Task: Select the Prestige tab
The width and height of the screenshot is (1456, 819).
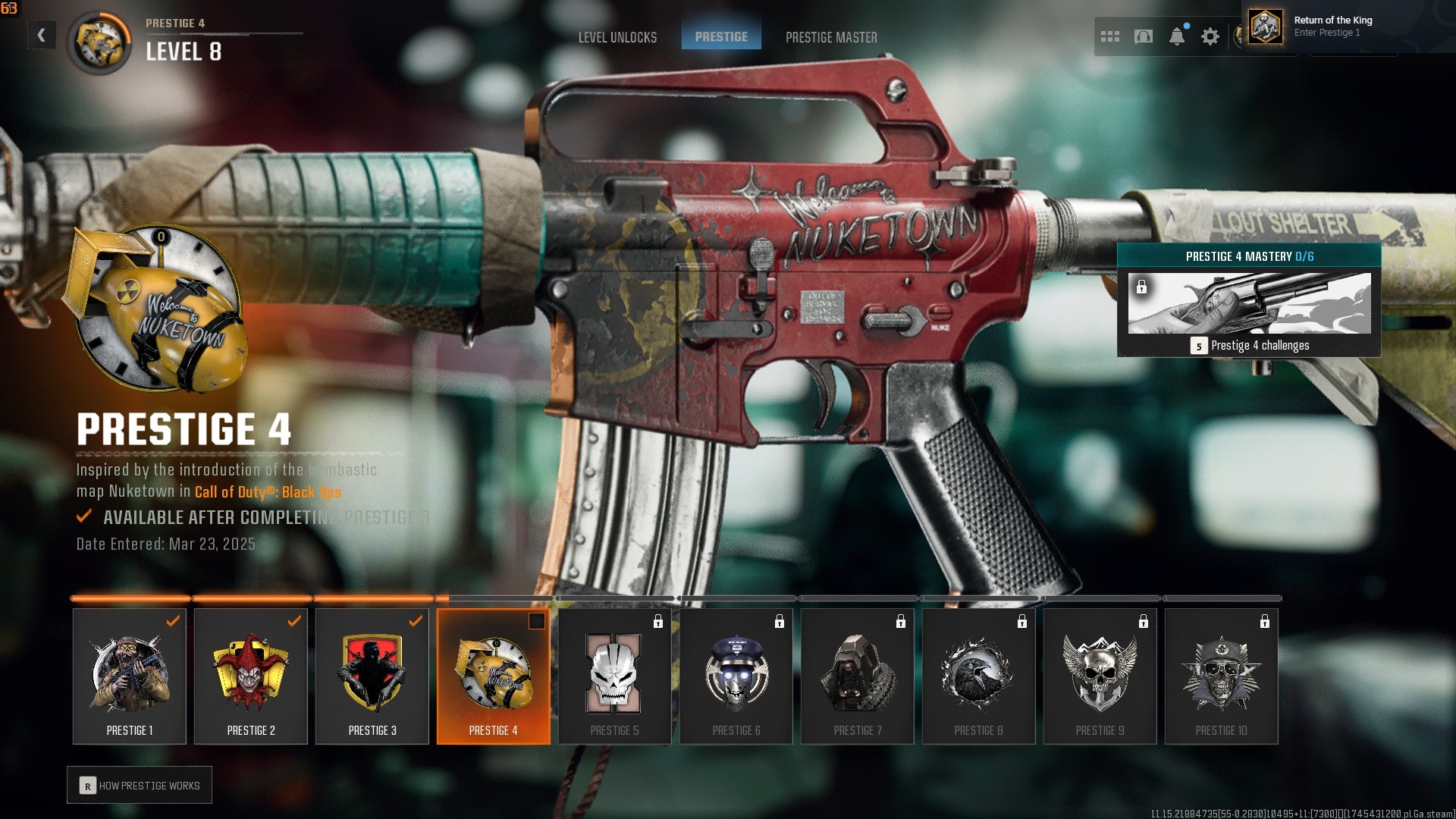Action: coord(721,36)
